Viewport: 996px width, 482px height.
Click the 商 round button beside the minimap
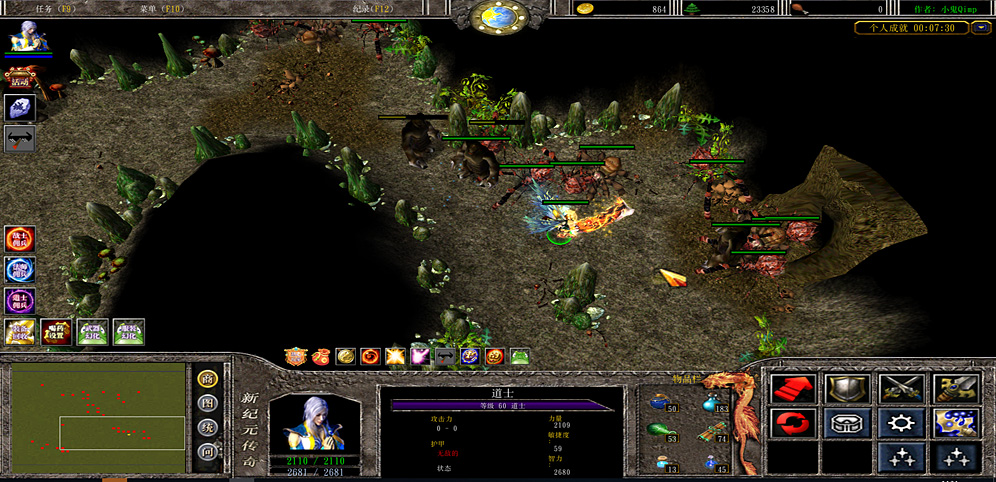click(208, 378)
